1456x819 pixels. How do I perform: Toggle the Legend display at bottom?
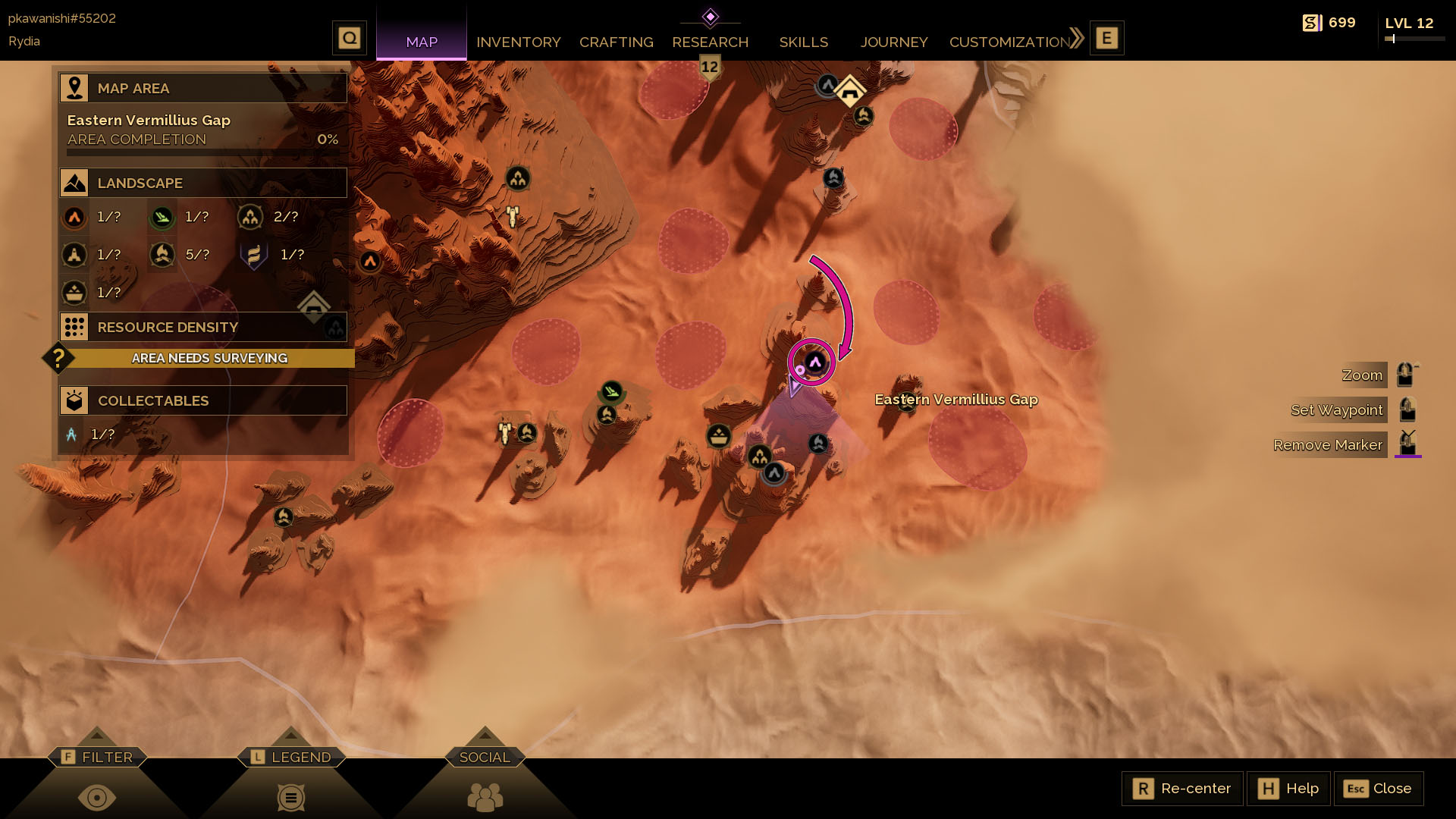click(x=290, y=797)
